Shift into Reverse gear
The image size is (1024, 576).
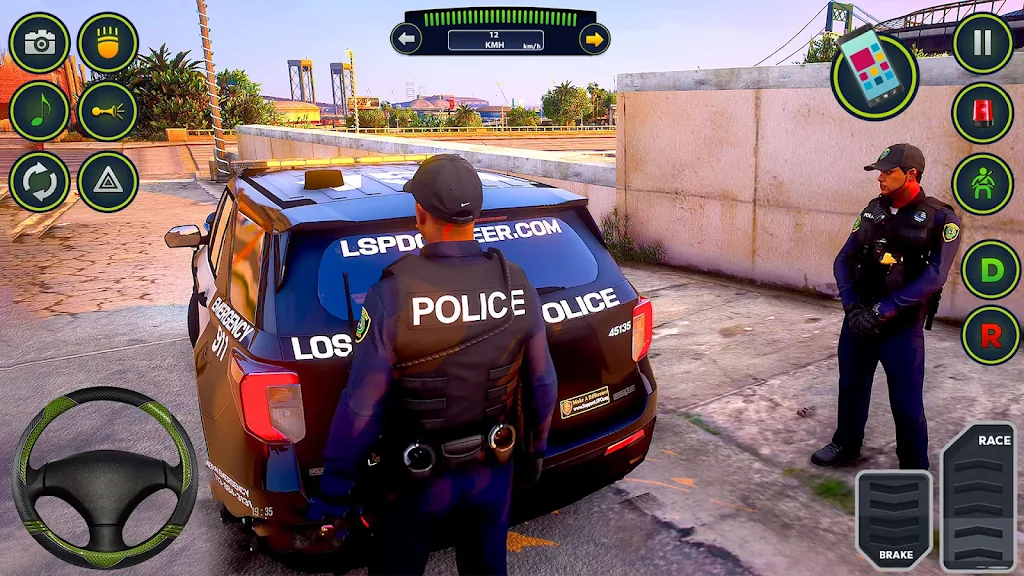click(x=990, y=335)
